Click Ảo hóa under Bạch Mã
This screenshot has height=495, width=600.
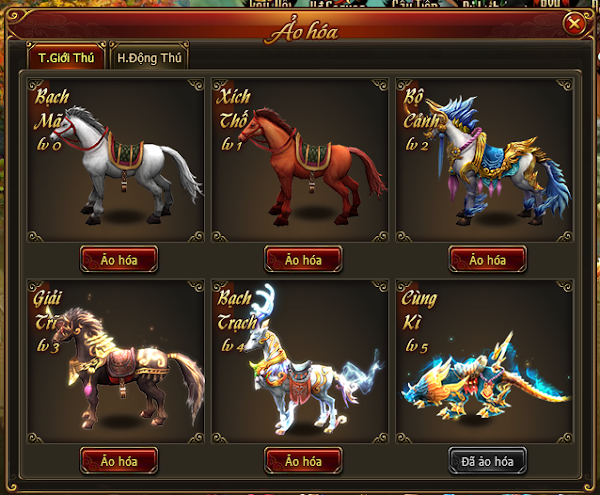[118, 260]
